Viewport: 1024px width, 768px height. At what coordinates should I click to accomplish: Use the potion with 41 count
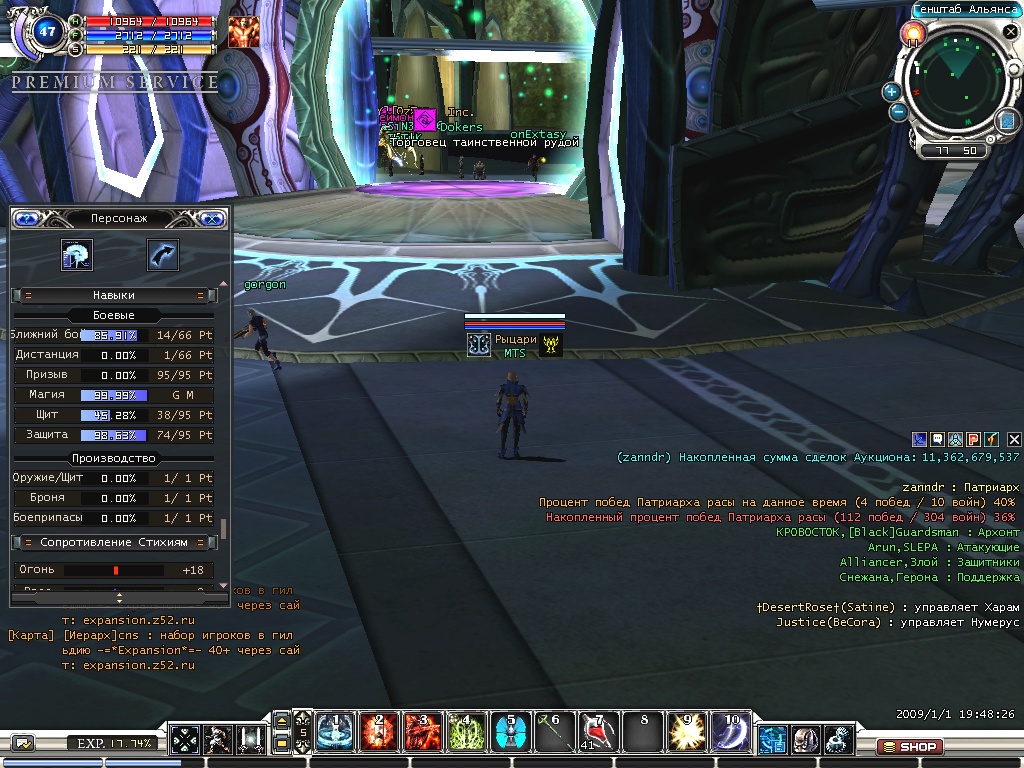[597, 733]
